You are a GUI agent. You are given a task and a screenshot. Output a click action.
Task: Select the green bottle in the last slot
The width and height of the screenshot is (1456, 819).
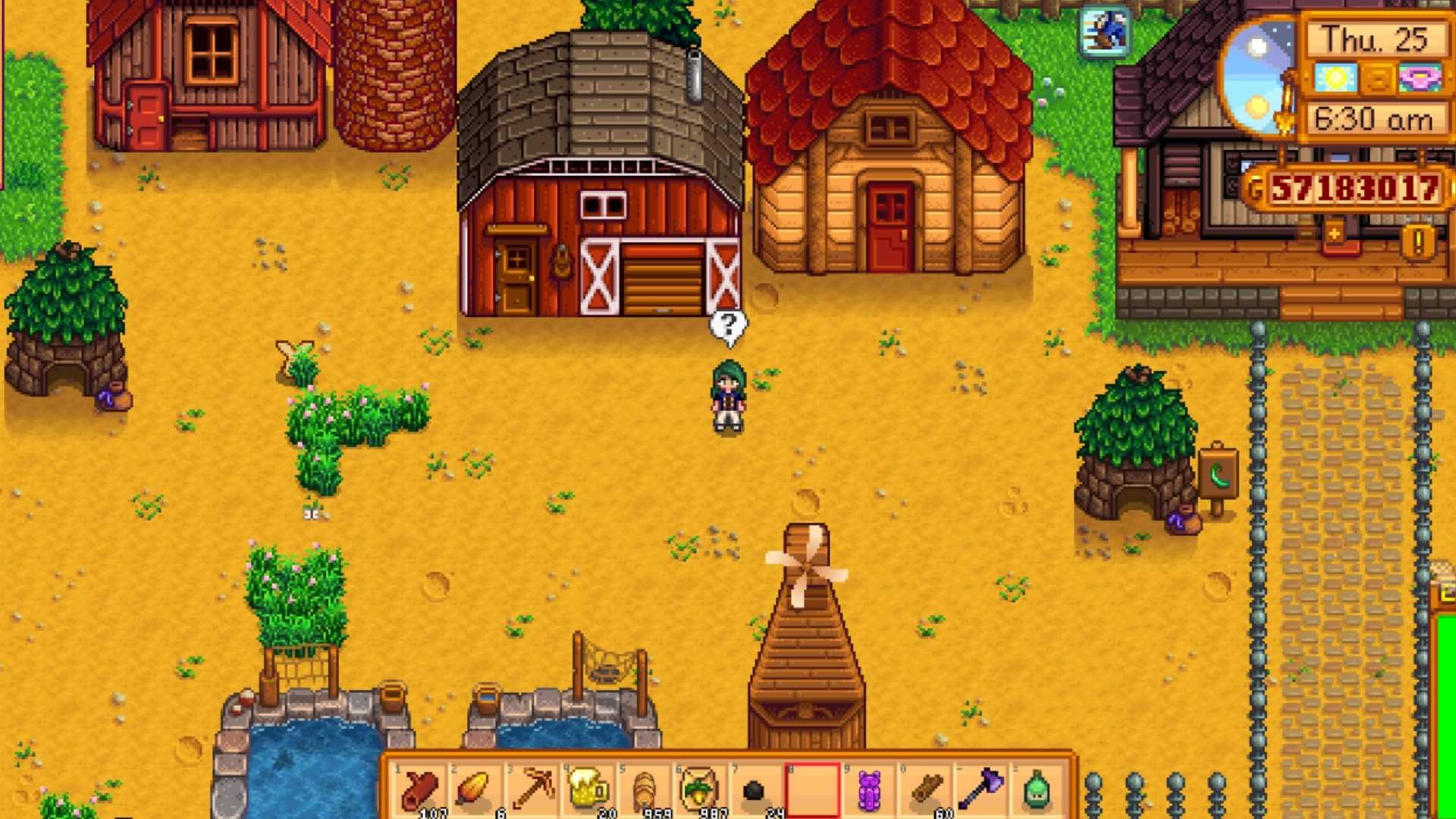(1039, 789)
